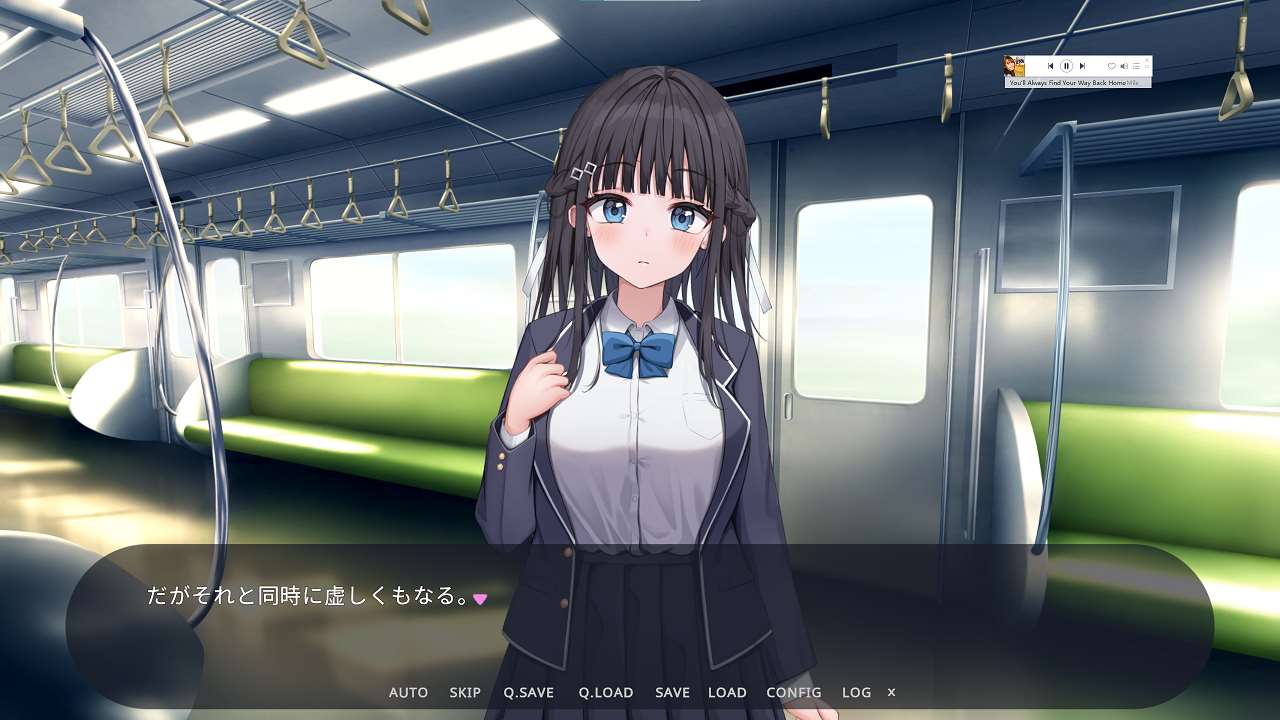1280x720 pixels.
Task: Quick load using Q.LOAD
Action: tap(605, 692)
